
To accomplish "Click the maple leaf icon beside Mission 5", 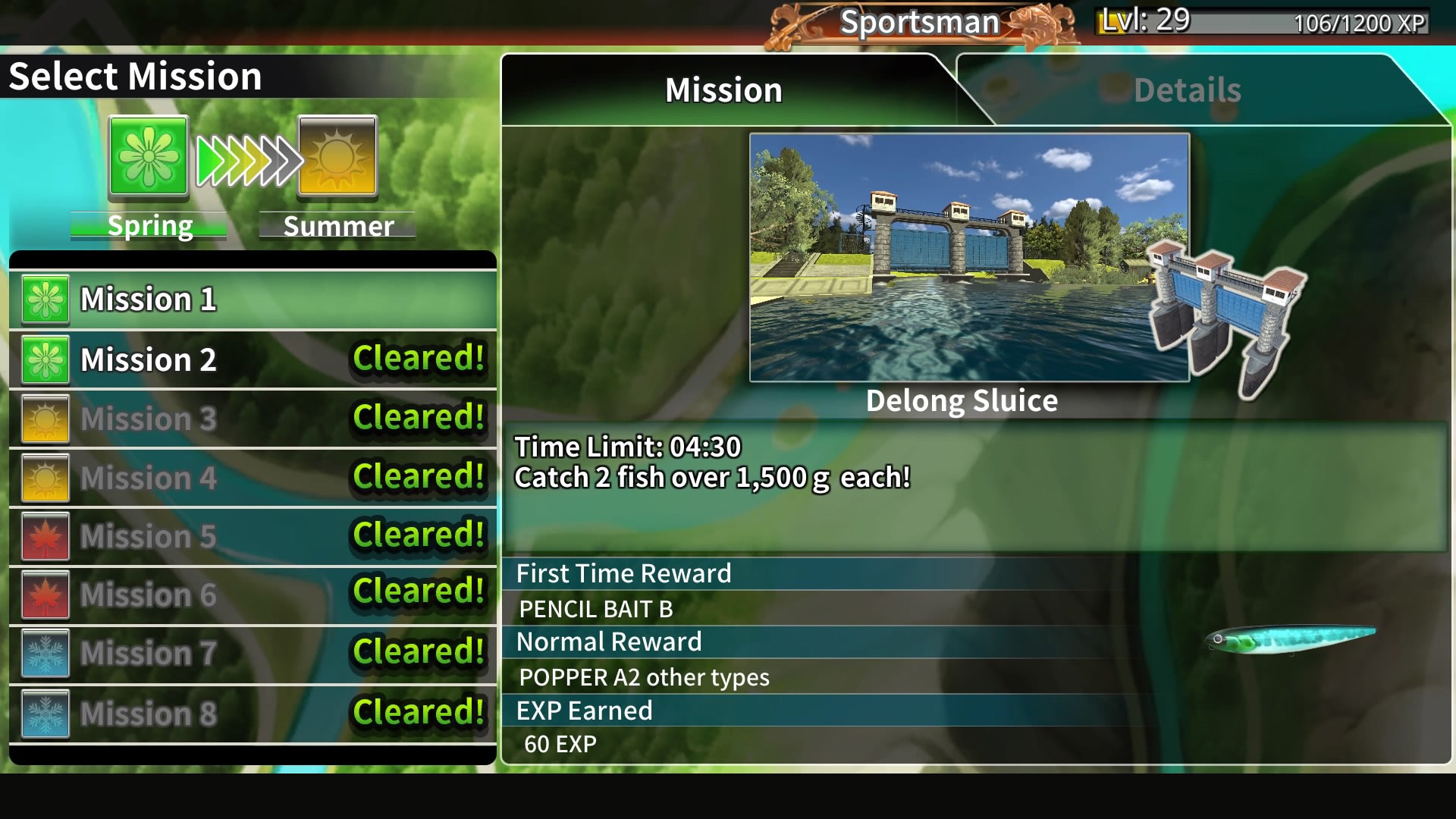I will [x=45, y=535].
